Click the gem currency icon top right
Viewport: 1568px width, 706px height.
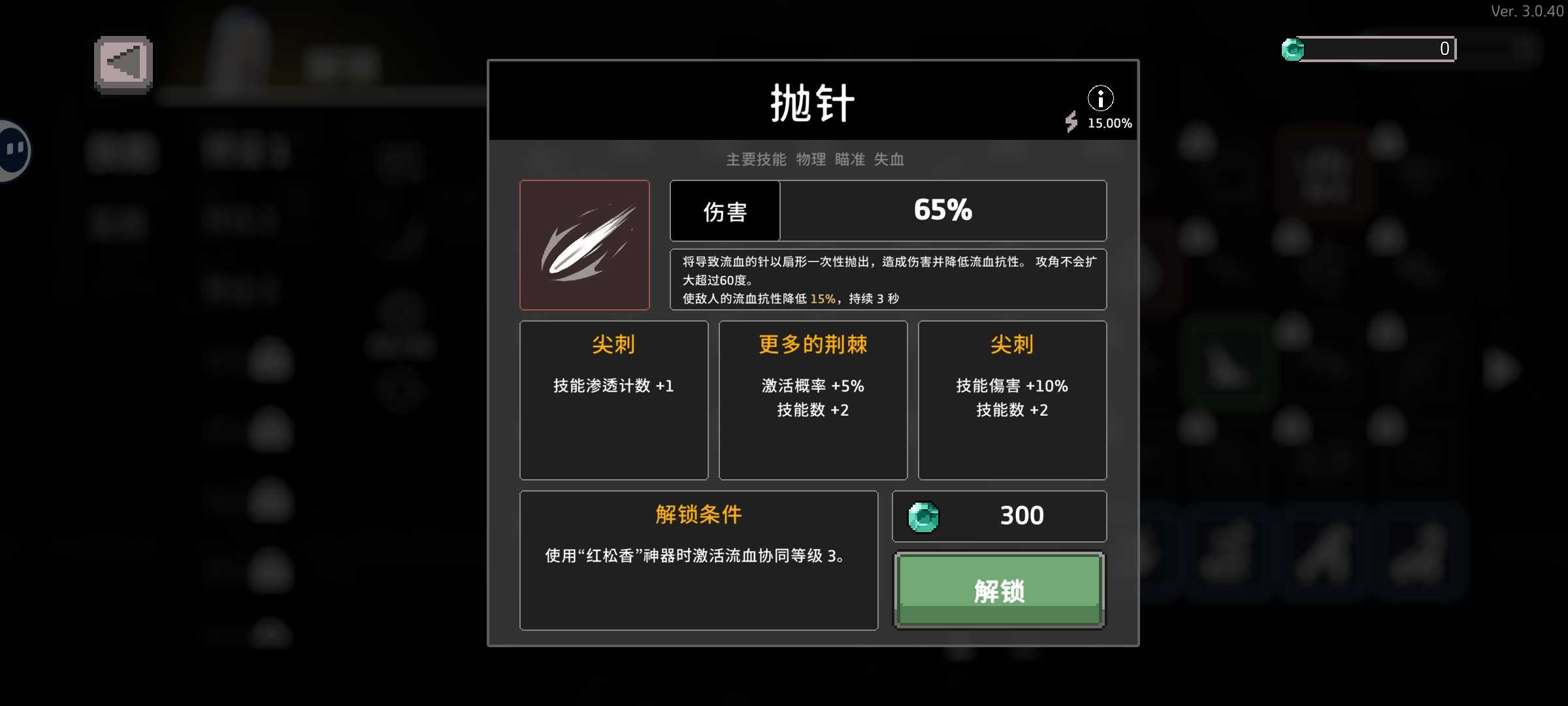1292,48
